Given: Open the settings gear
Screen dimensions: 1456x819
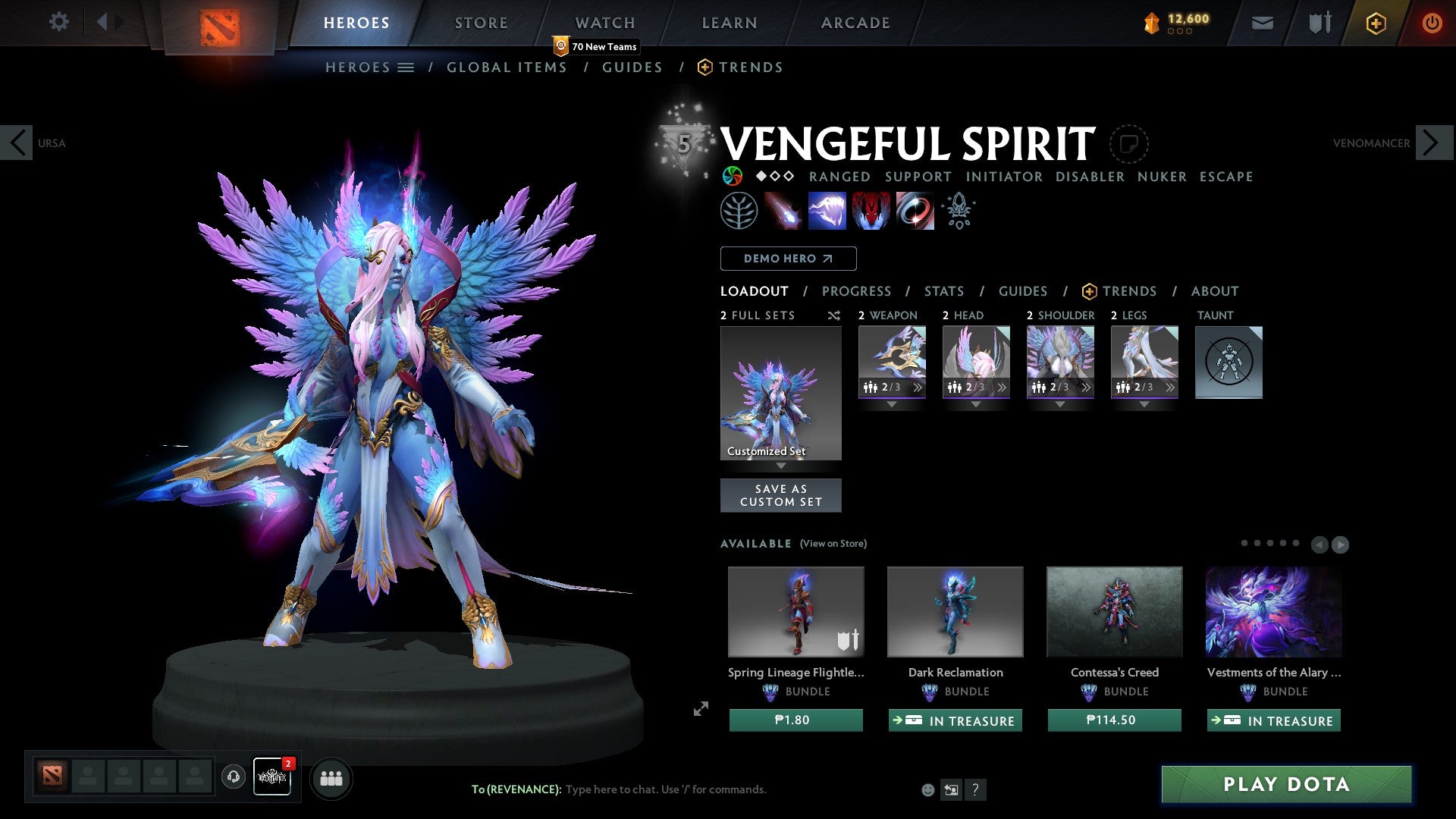Looking at the screenshot, I should 58,22.
